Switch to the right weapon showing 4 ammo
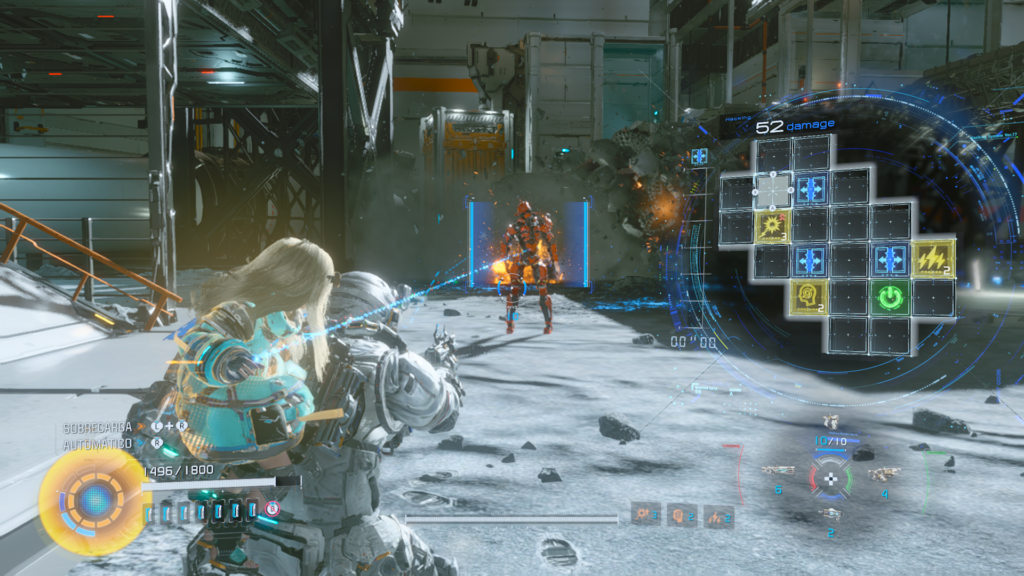 point(884,473)
